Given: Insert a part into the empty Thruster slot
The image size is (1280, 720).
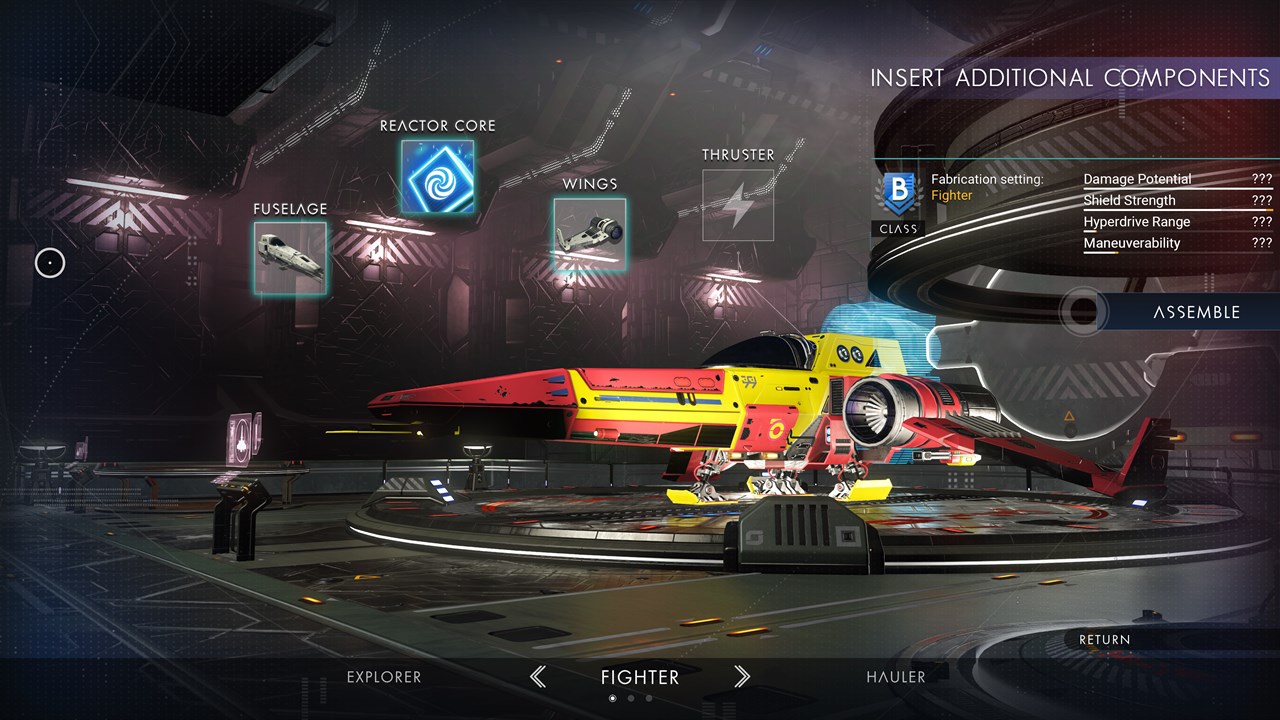Looking at the screenshot, I should pos(738,205).
